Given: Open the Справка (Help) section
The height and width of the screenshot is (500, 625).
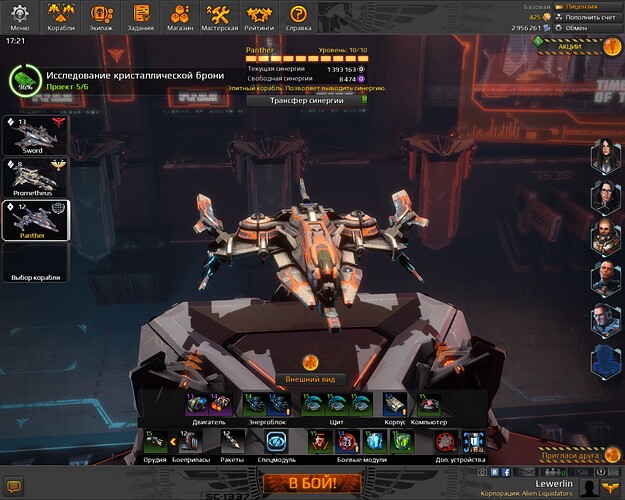Looking at the screenshot, I should [x=298, y=15].
